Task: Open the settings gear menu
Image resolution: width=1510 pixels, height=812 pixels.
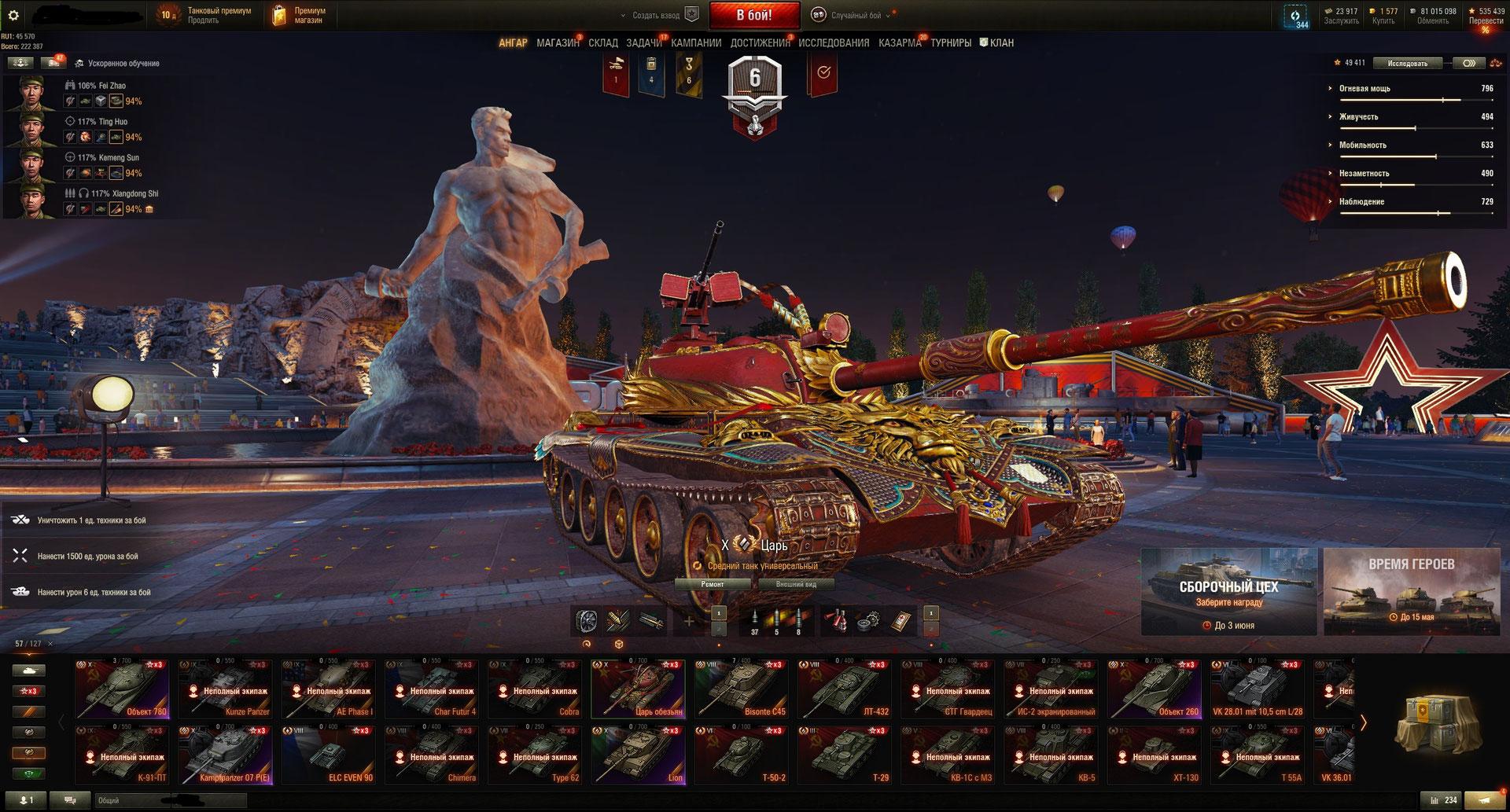Action: click(x=13, y=15)
